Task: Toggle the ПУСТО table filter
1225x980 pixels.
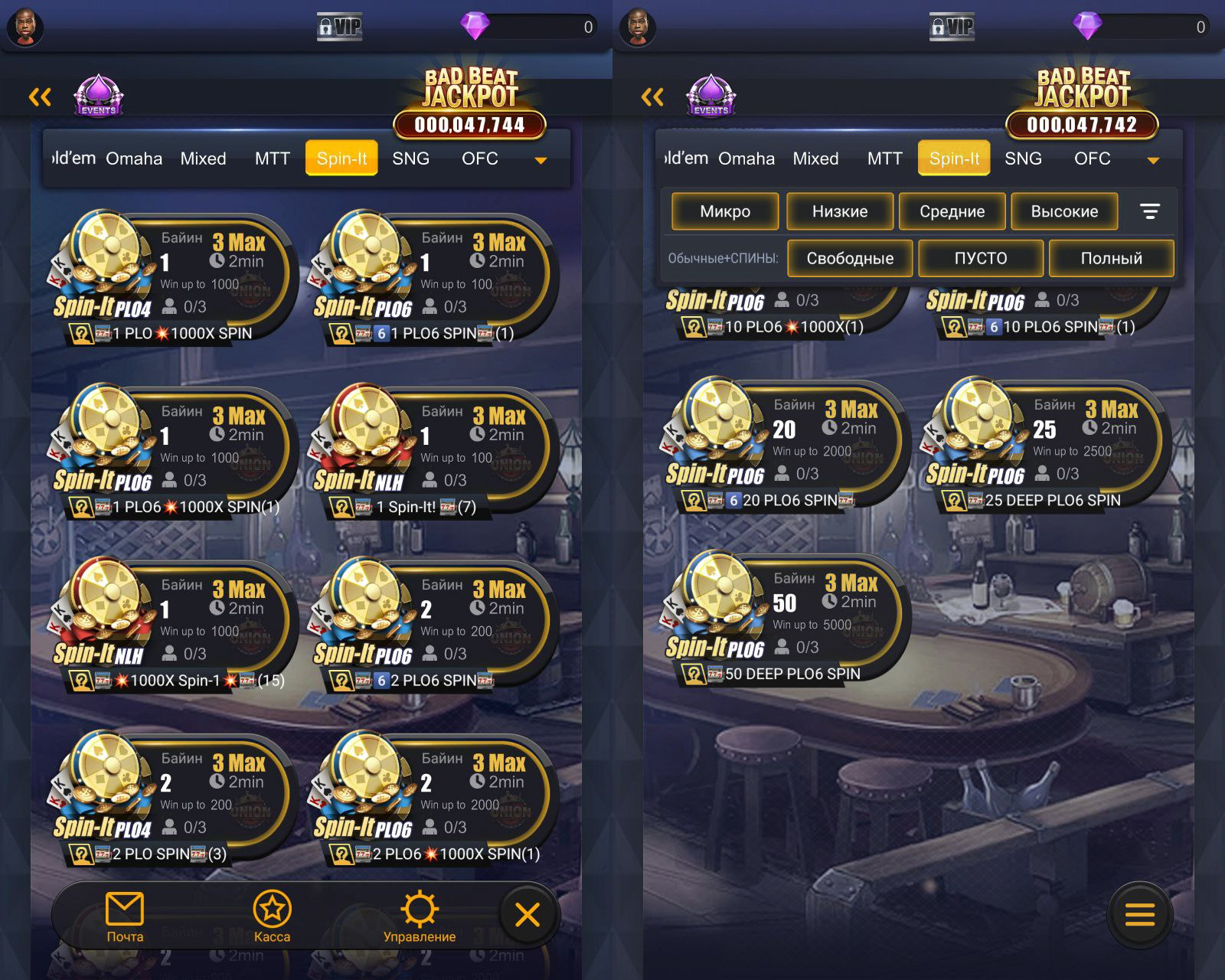Action: click(981, 258)
